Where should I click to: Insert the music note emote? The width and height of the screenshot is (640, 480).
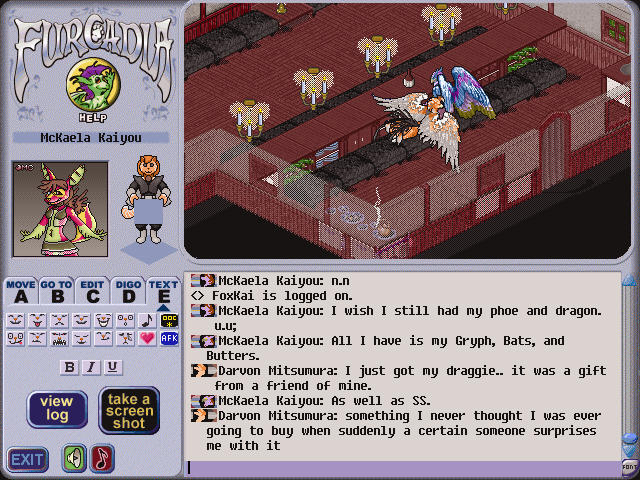(x=147, y=320)
